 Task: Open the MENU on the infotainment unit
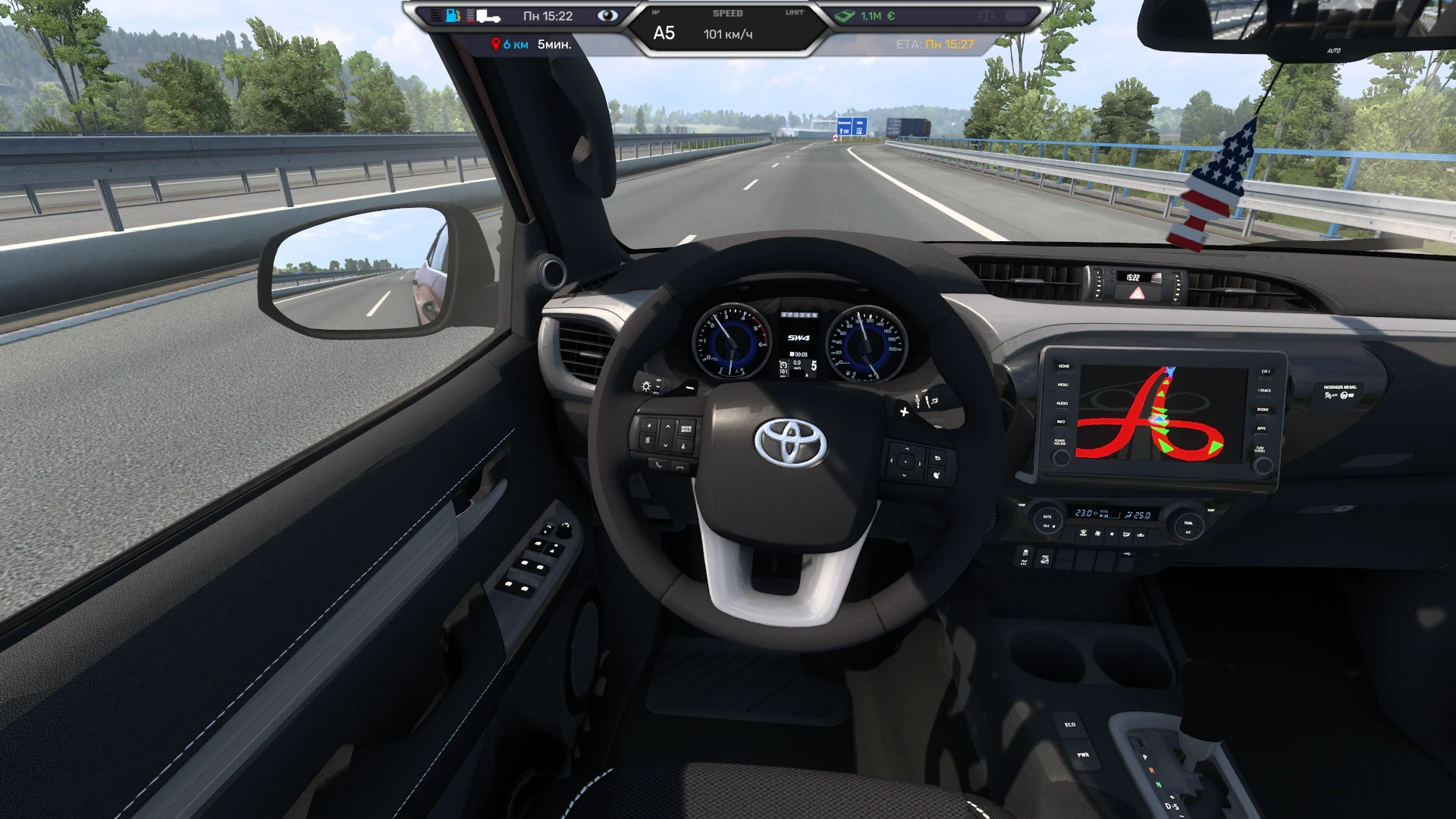[1062, 384]
